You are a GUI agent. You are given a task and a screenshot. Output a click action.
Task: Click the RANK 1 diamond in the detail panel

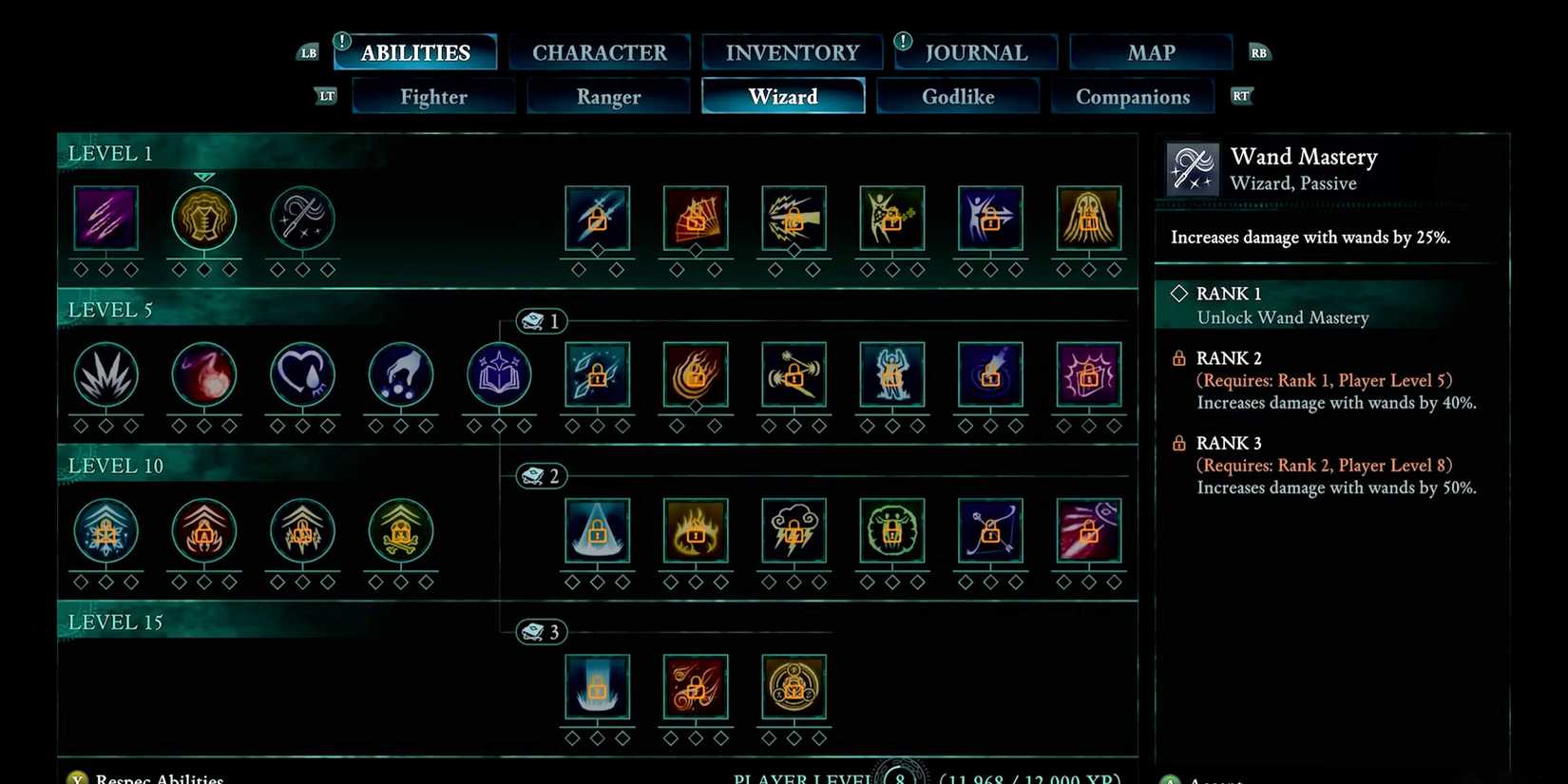point(1180,294)
